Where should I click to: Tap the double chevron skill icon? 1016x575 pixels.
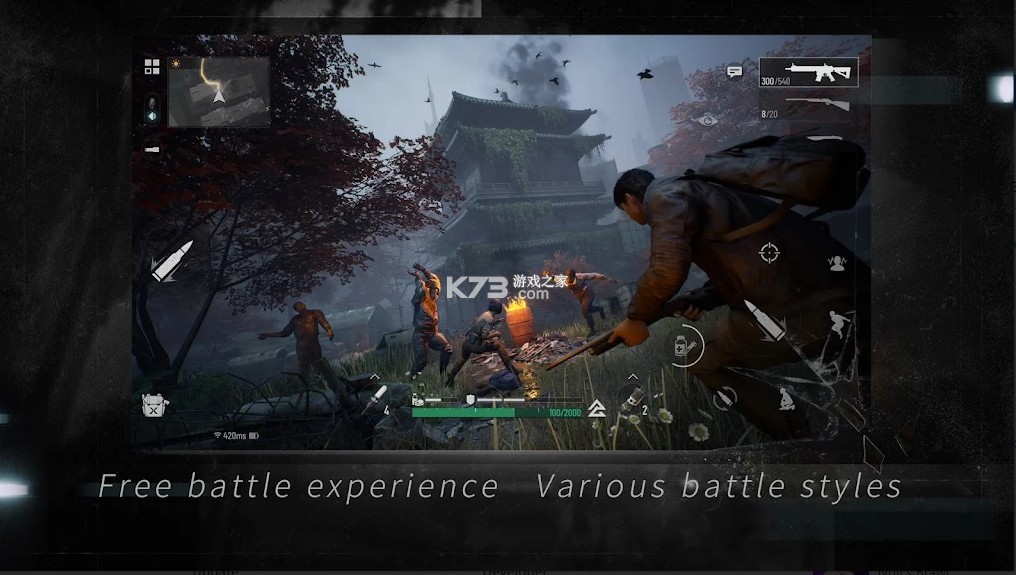coord(597,408)
